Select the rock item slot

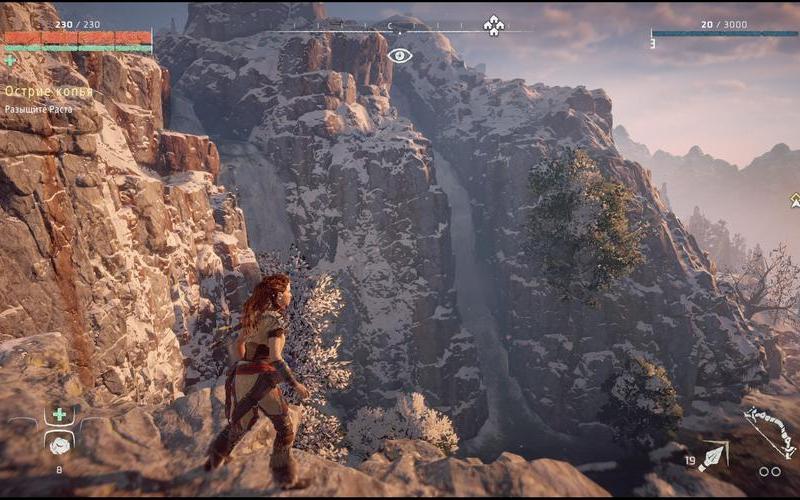(59, 445)
